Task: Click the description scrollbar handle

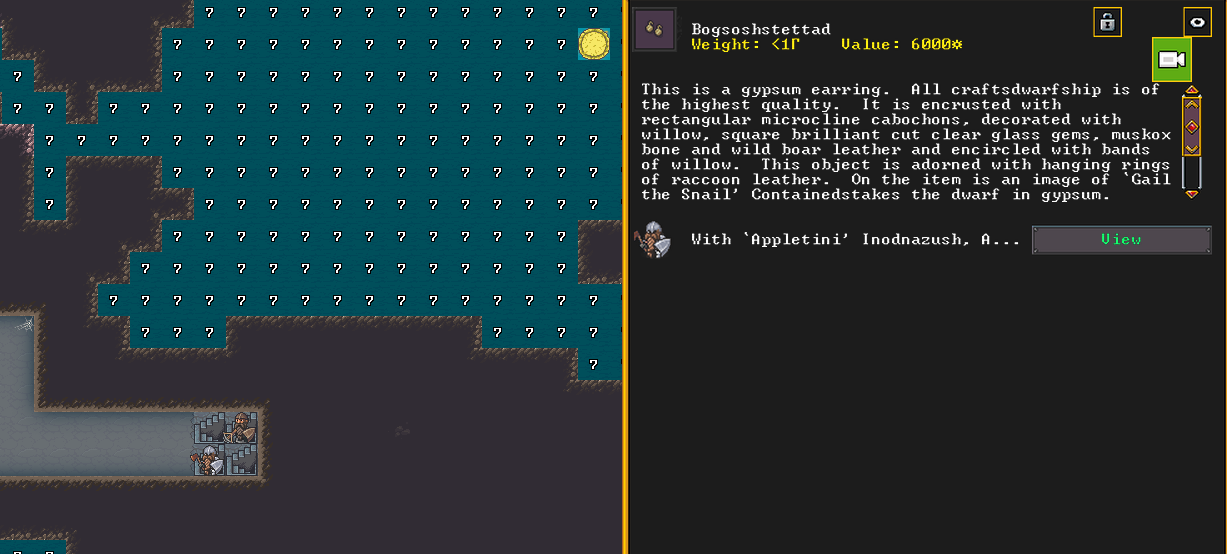Action: pyautogui.click(x=1191, y=126)
